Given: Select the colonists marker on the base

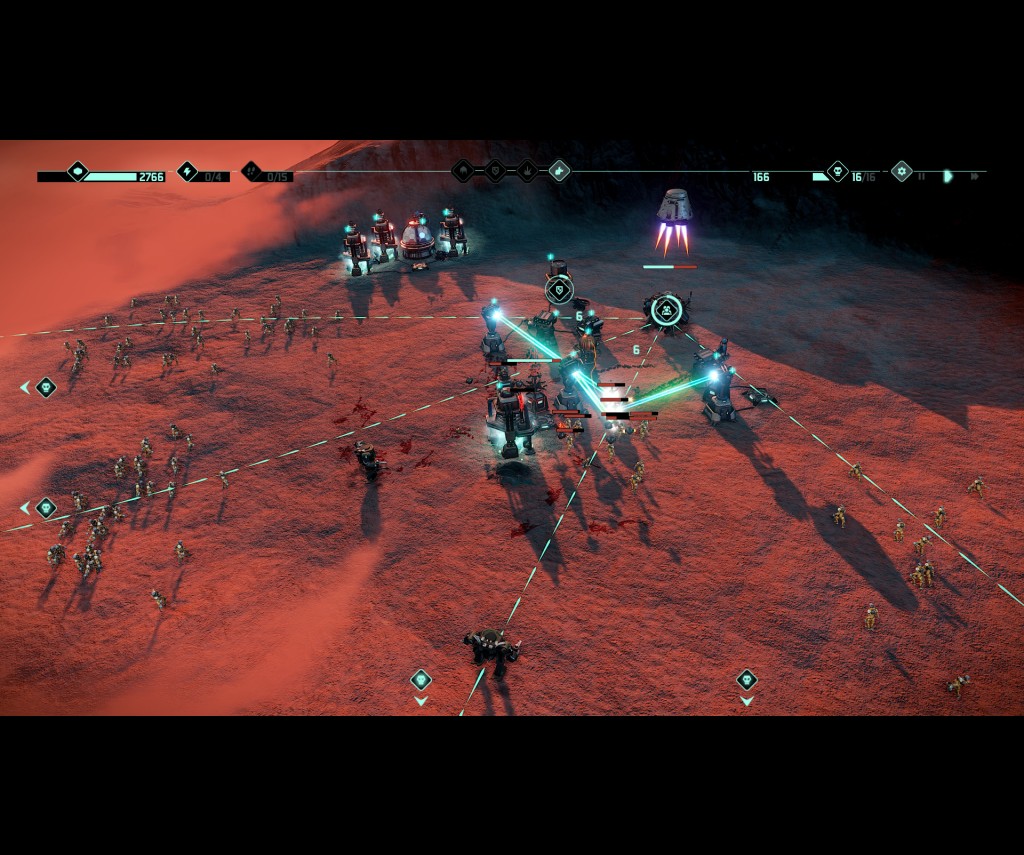Looking at the screenshot, I should (665, 309).
